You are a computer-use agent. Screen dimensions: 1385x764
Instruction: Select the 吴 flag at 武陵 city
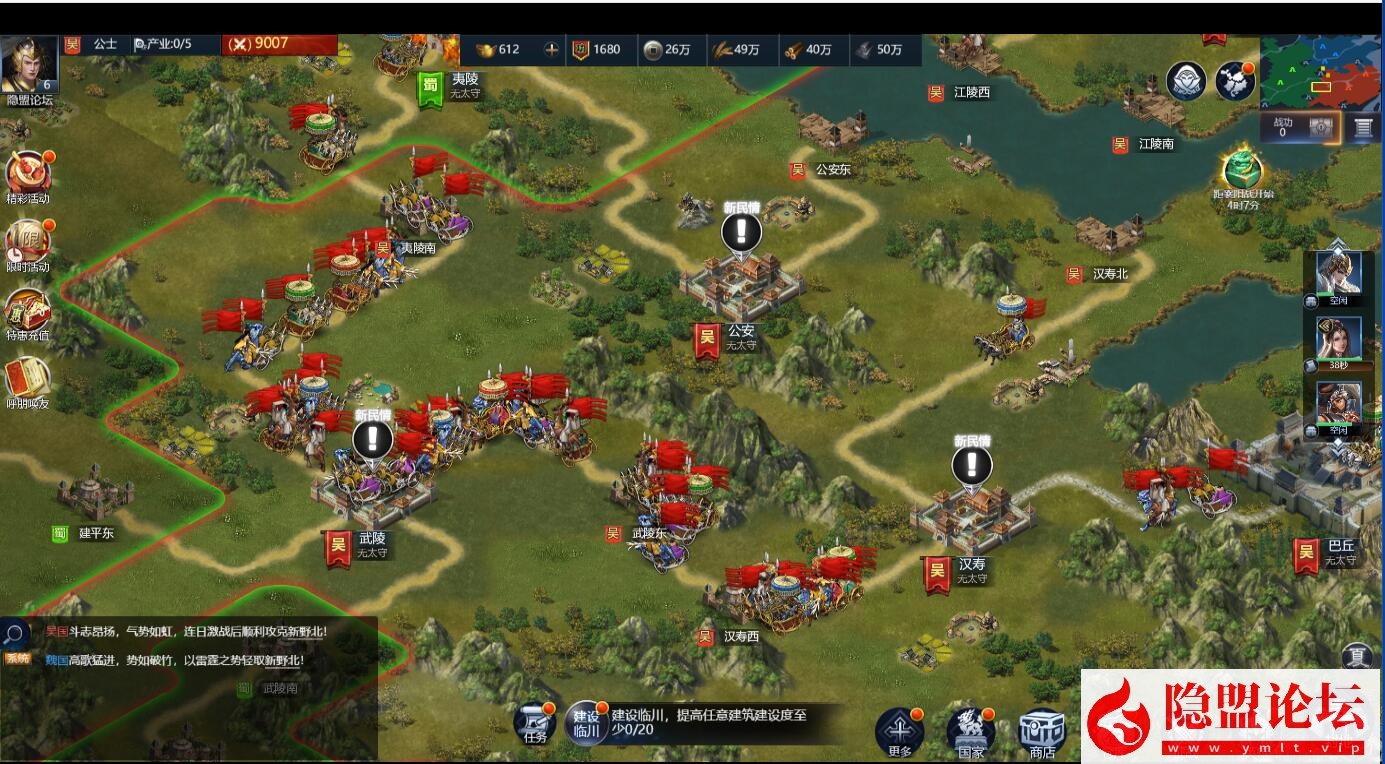[337, 547]
